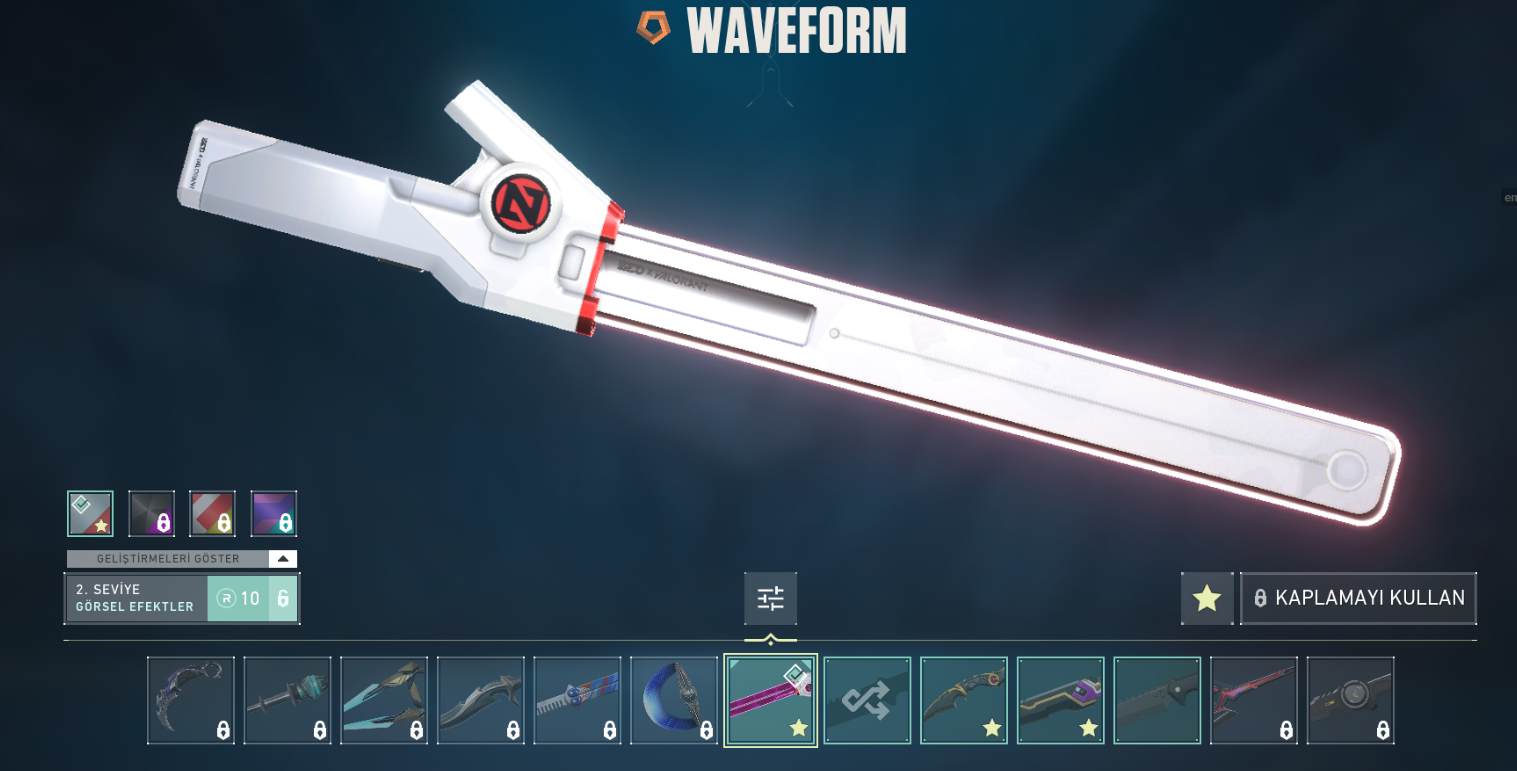1517x771 pixels.
Task: Pick the purple and gold knife skin
Action: 1060,700
